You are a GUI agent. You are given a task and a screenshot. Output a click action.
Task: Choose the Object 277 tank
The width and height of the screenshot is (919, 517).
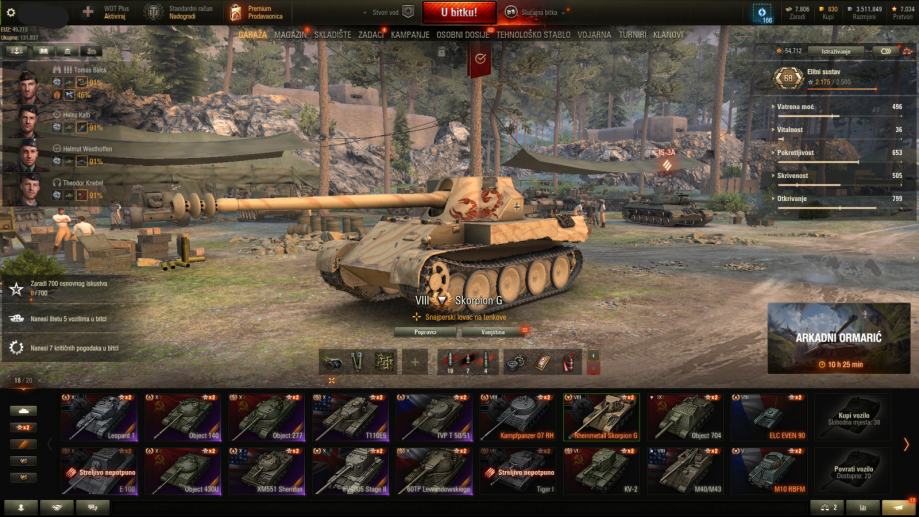click(269, 418)
